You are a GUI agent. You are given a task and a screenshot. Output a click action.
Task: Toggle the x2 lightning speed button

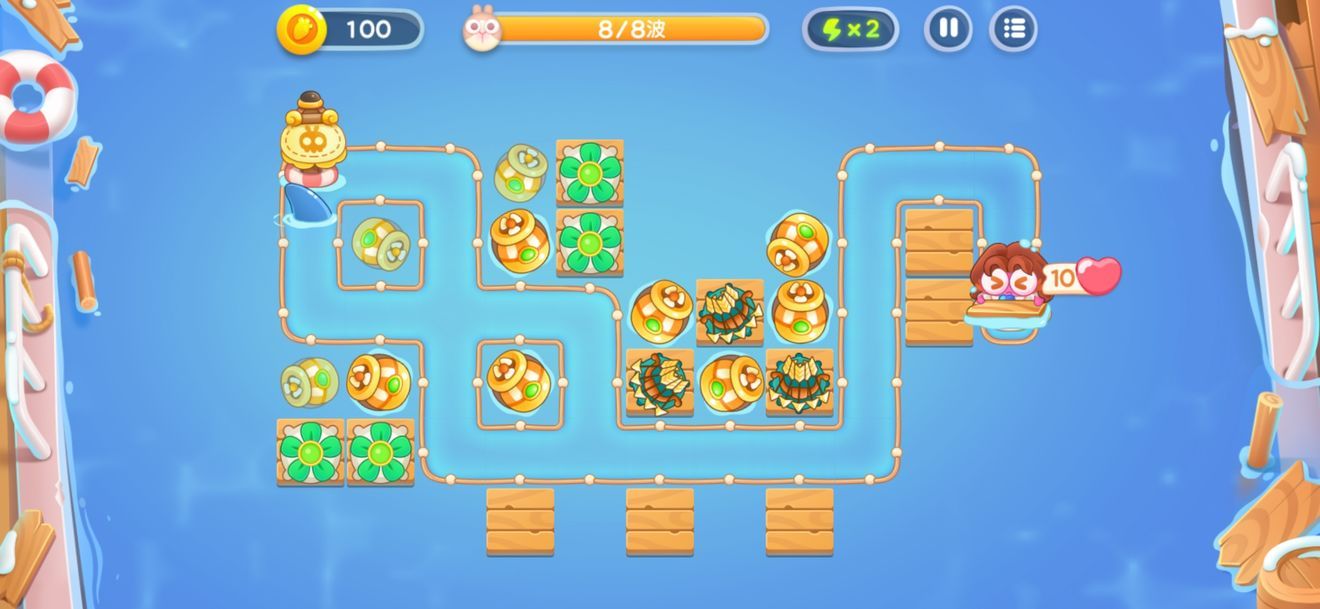click(x=850, y=29)
